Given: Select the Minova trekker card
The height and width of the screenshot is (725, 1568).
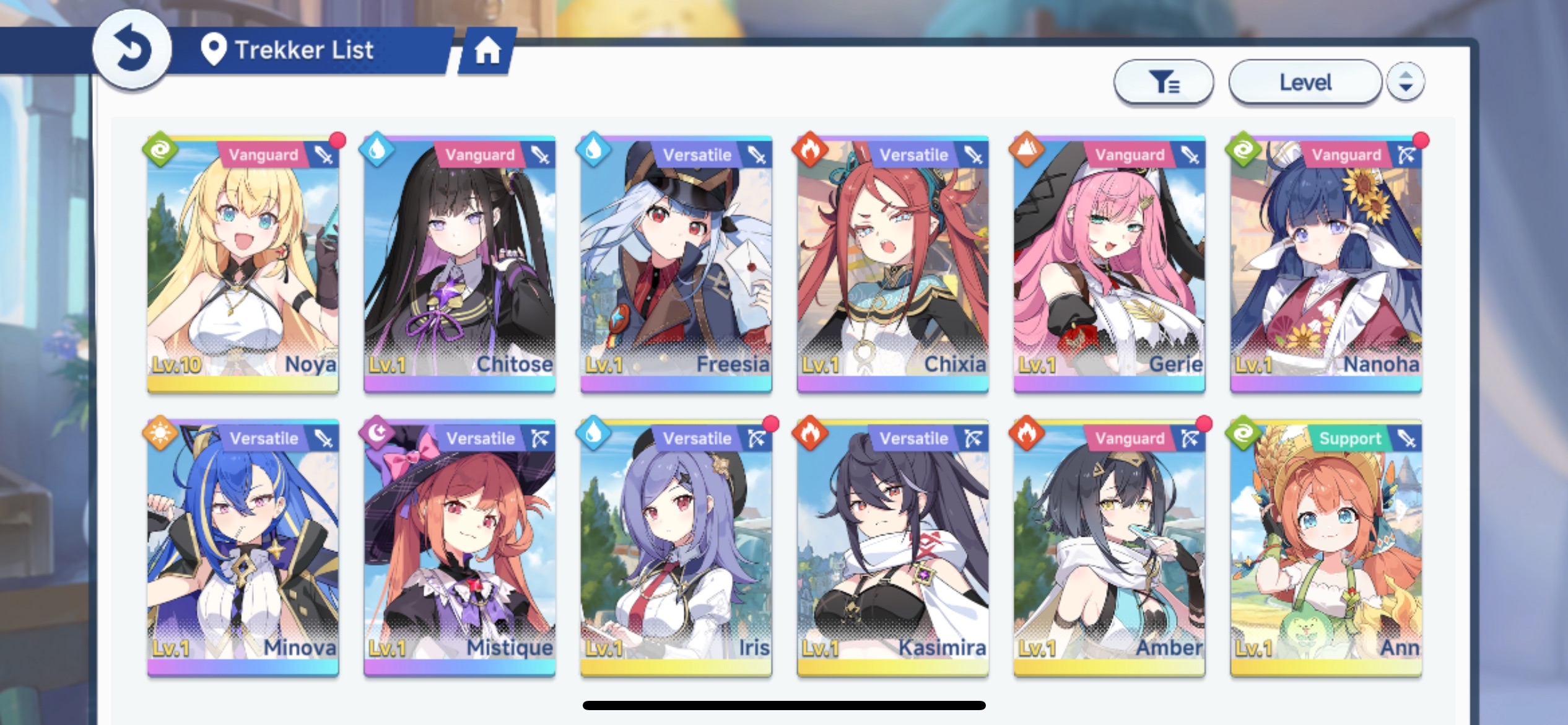Looking at the screenshot, I should [x=243, y=547].
